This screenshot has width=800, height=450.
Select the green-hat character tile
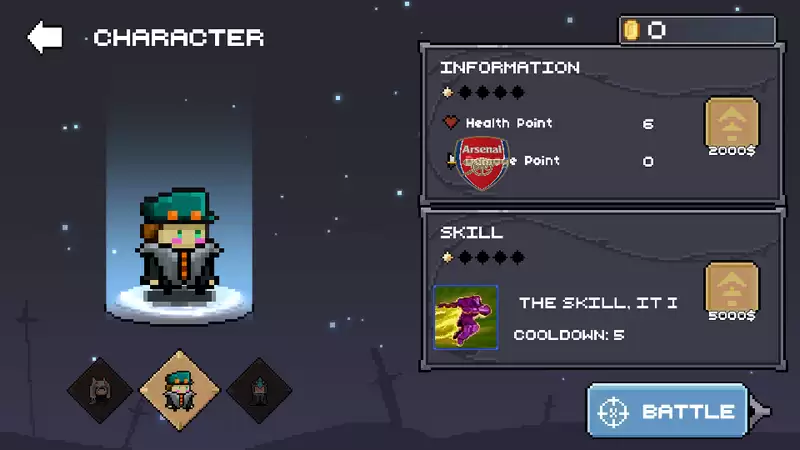click(x=178, y=390)
